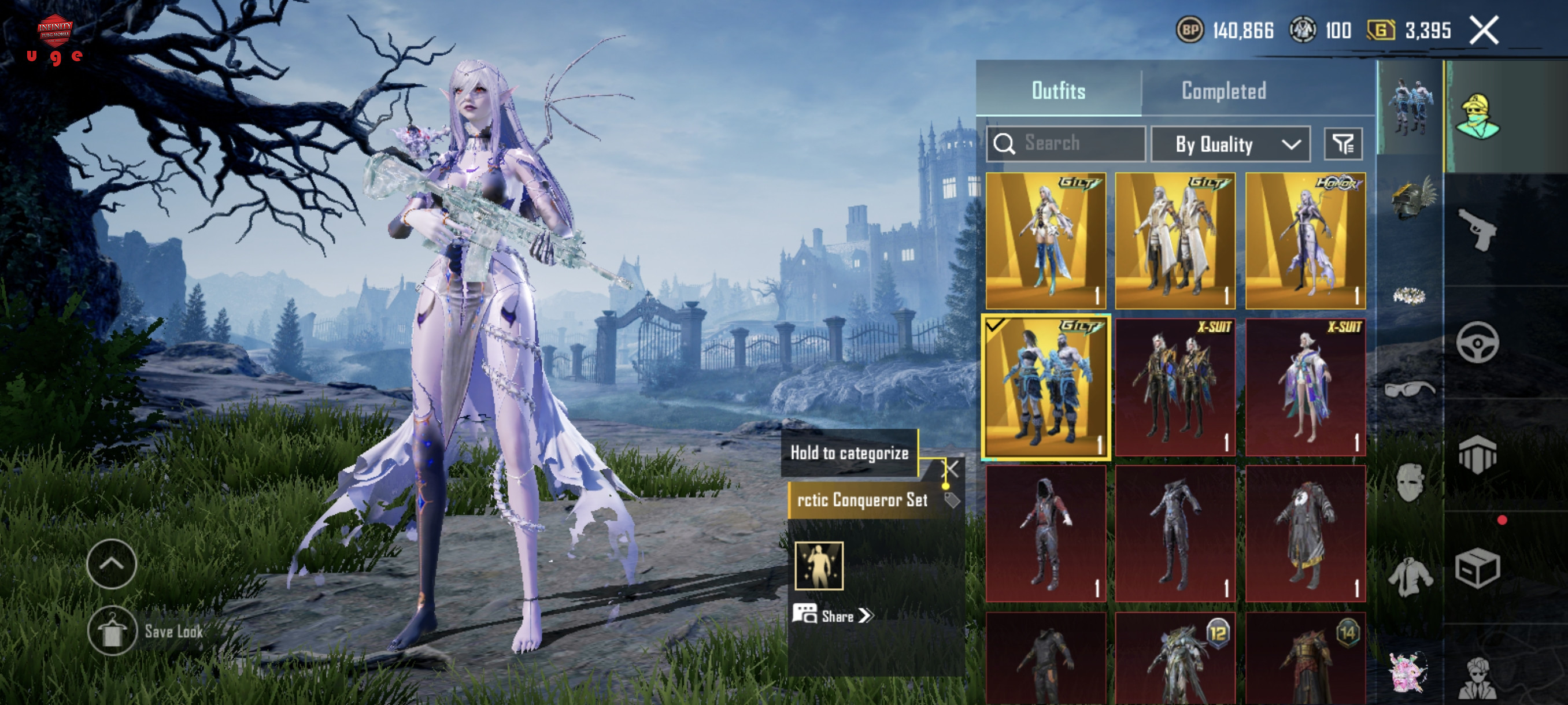Select the equipped Arctic Conqueror Set tile
This screenshot has height=705, width=1568.
[1046, 387]
